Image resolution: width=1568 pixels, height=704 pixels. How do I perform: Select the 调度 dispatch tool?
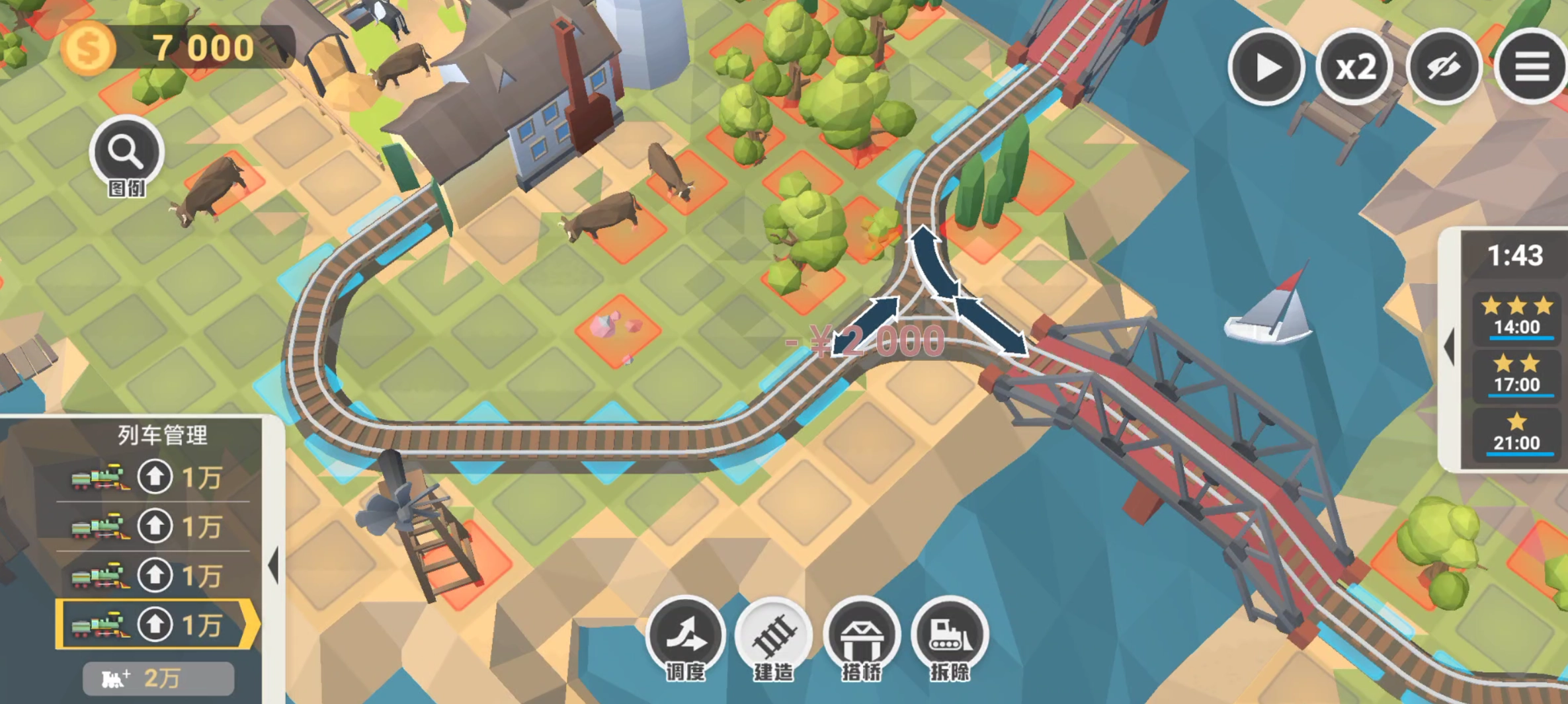pos(686,636)
